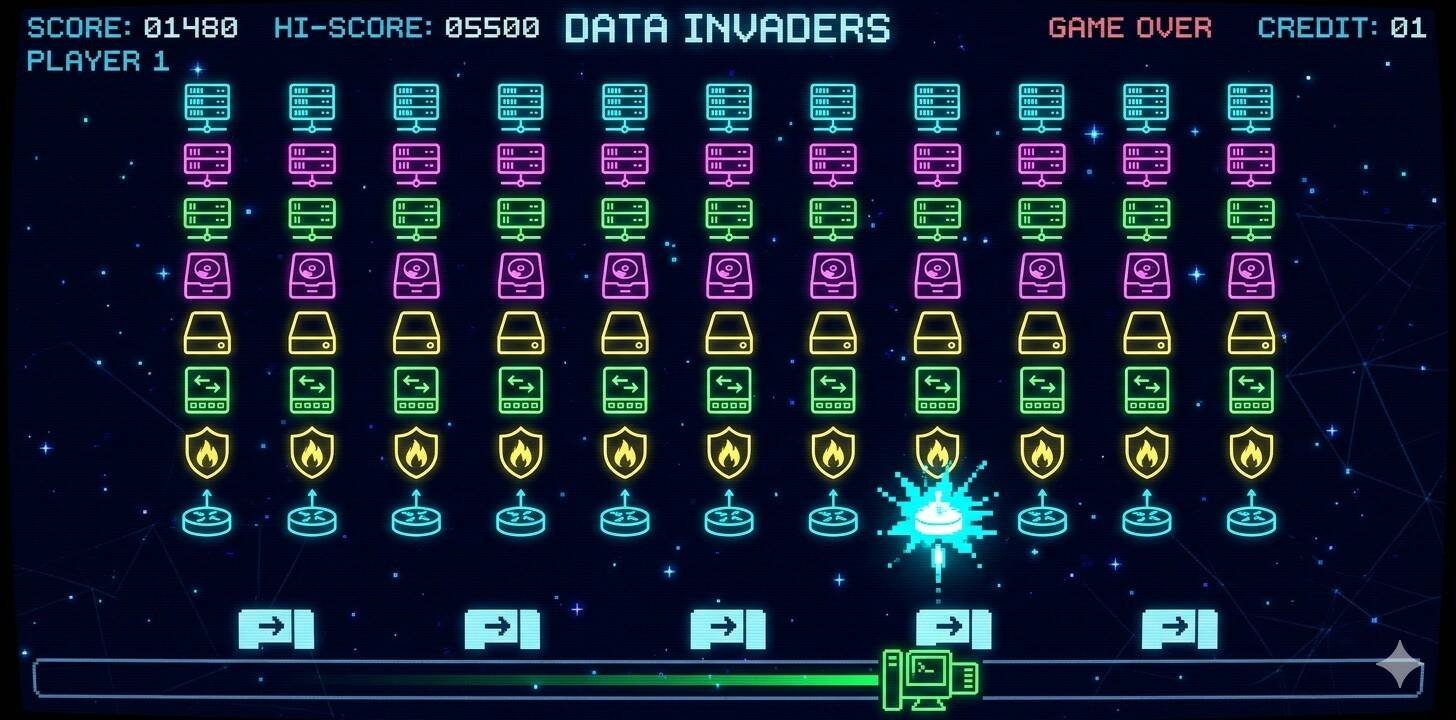Click the leftmost pipe barrier icon
Screen dimensions: 1456x720
tap(276, 629)
